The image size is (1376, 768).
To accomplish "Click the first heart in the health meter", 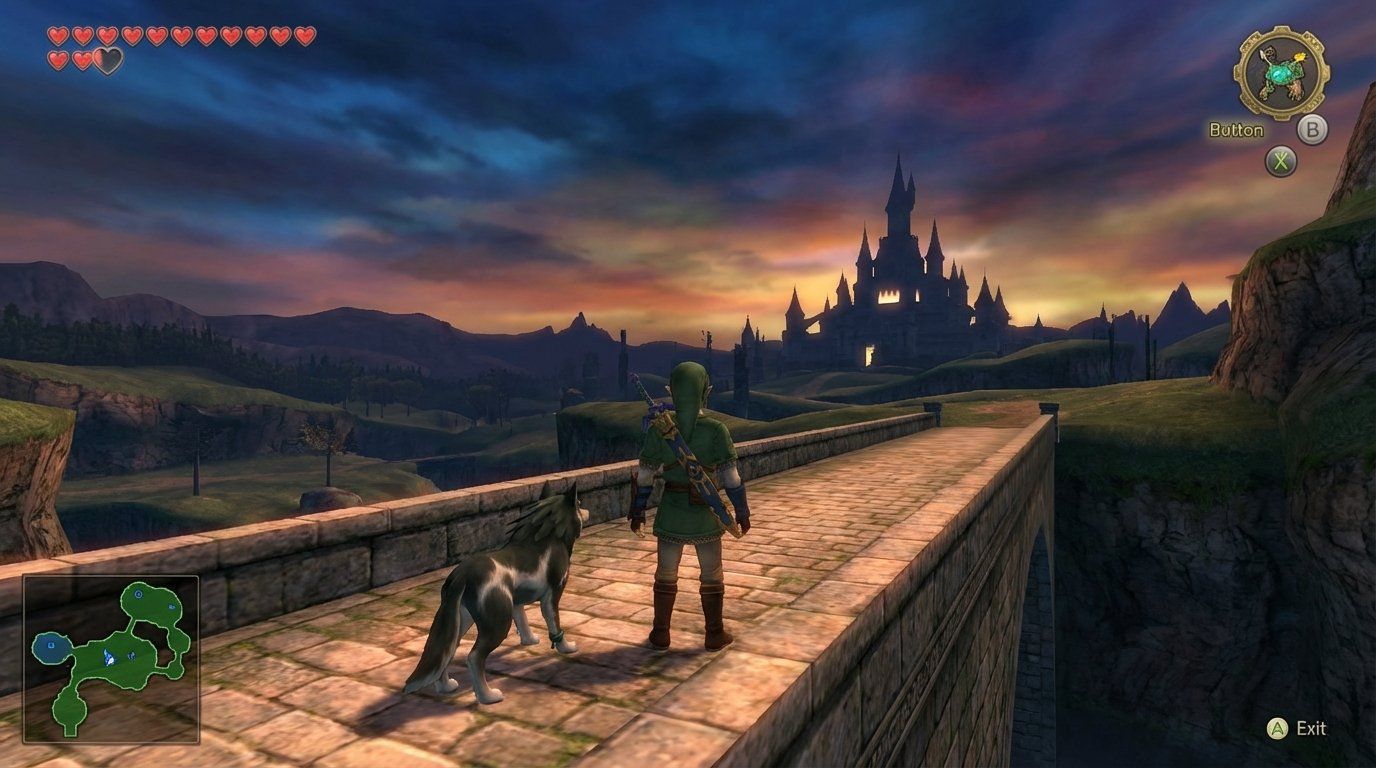I will (x=57, y=34).
